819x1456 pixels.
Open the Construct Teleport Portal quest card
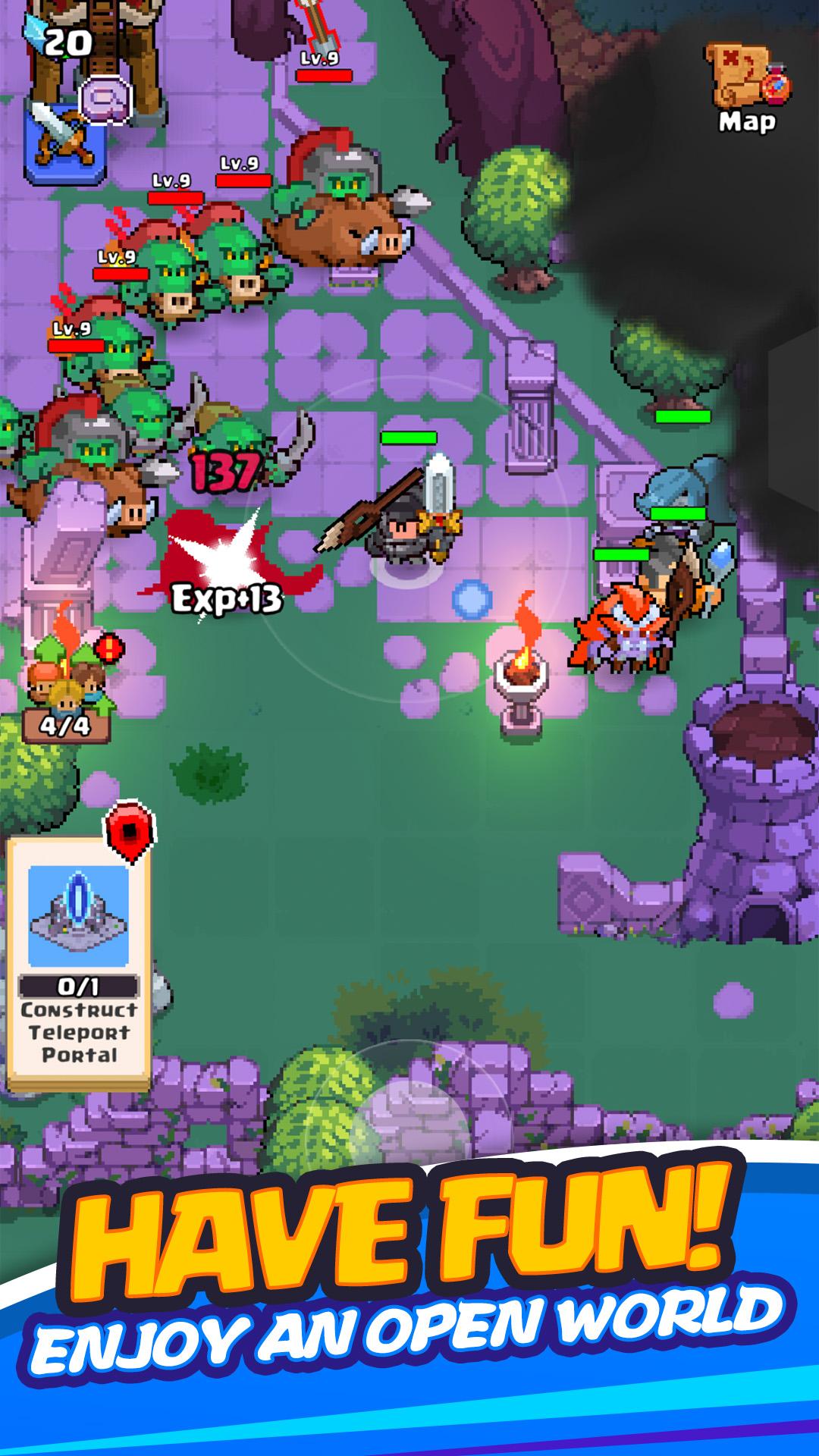click(x=79, y=962)
